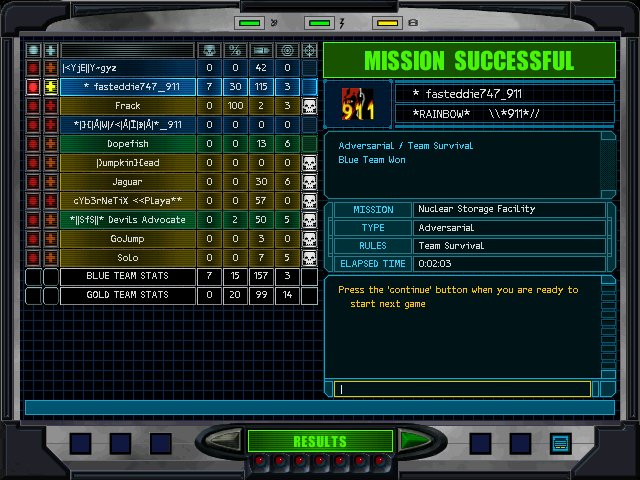Click the GOLD TEAM STATS row

coord(127,296)
